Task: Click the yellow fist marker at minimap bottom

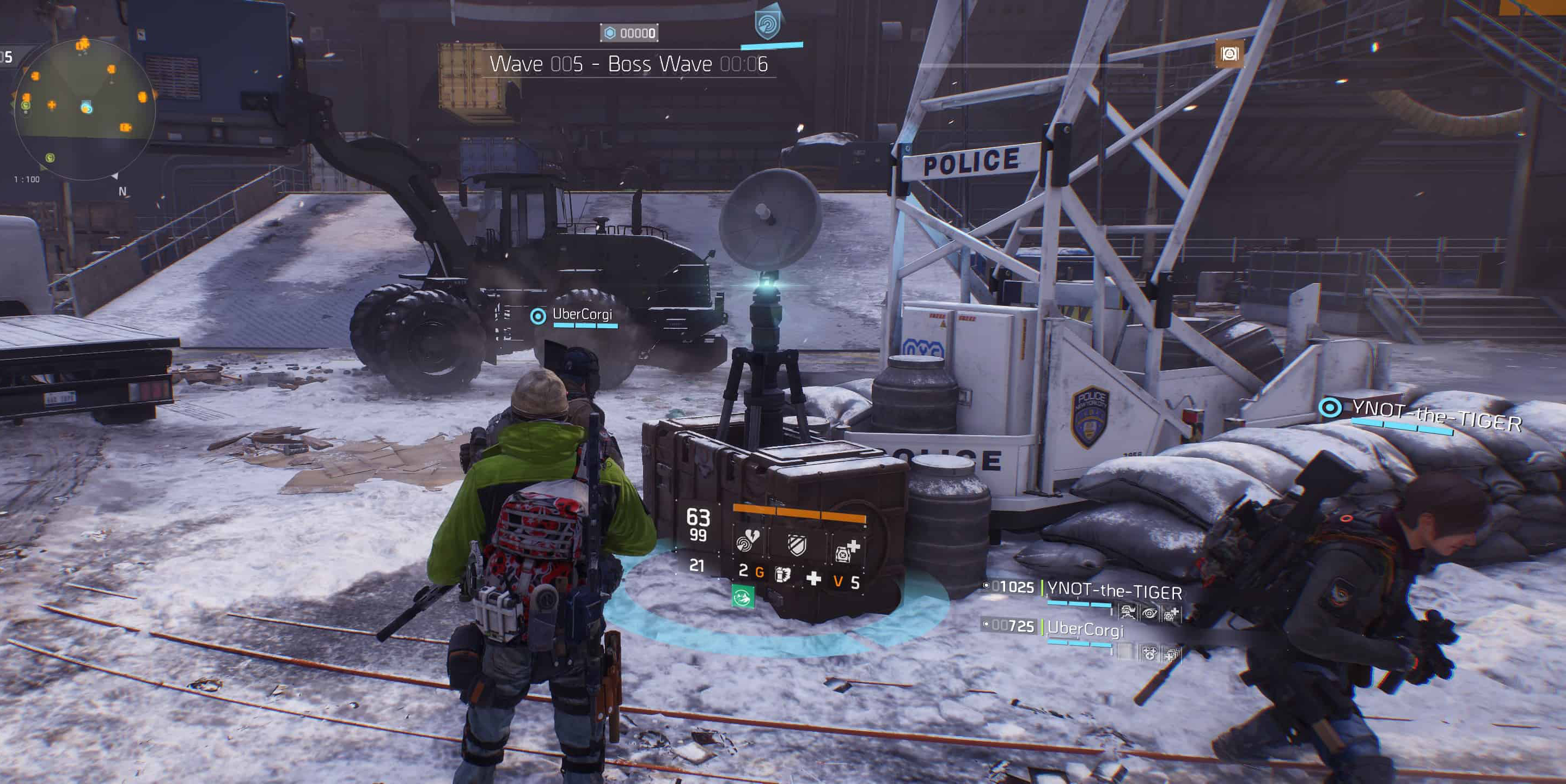Action: [51, 158]
